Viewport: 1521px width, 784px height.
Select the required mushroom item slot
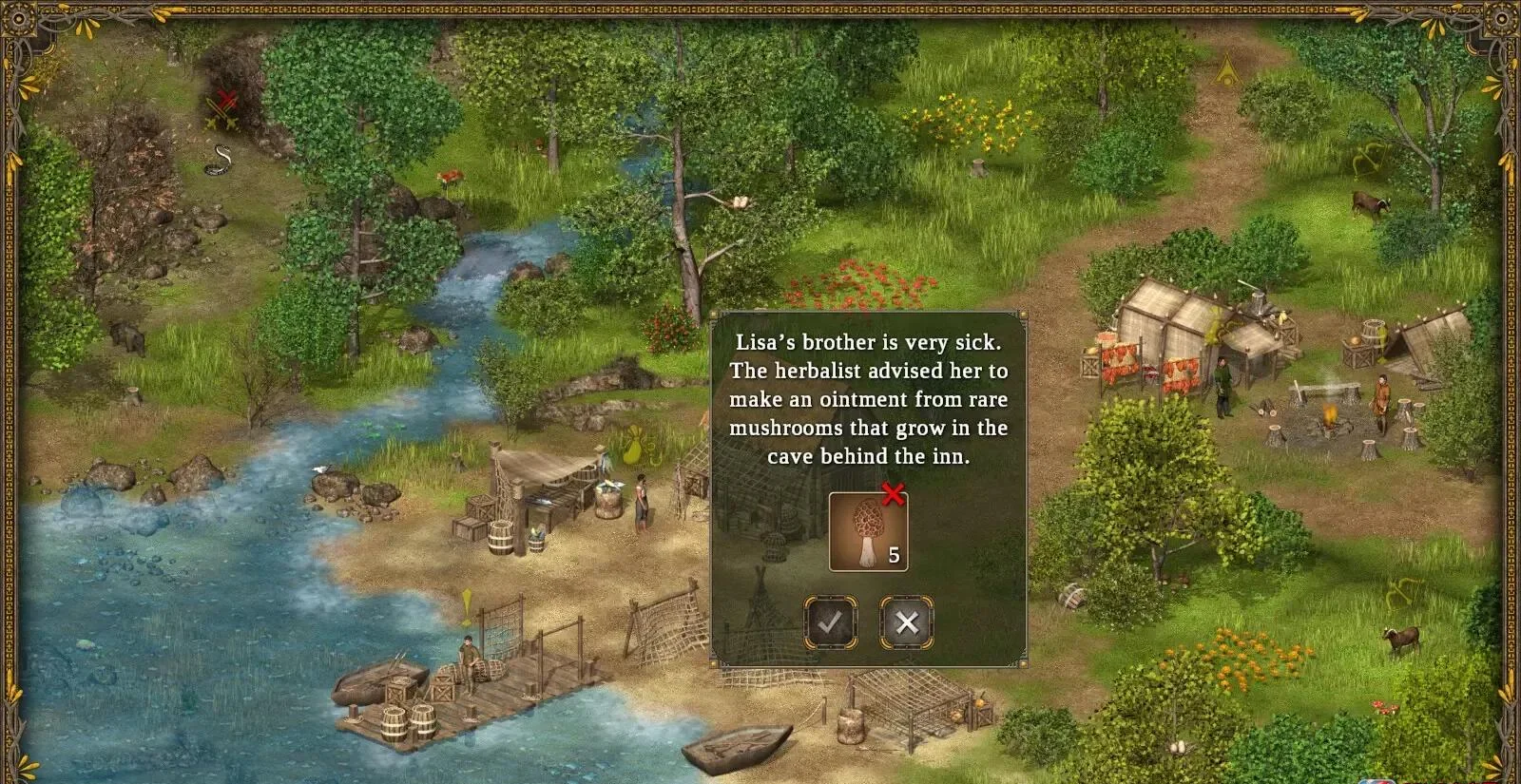click(x=868, y=532)
